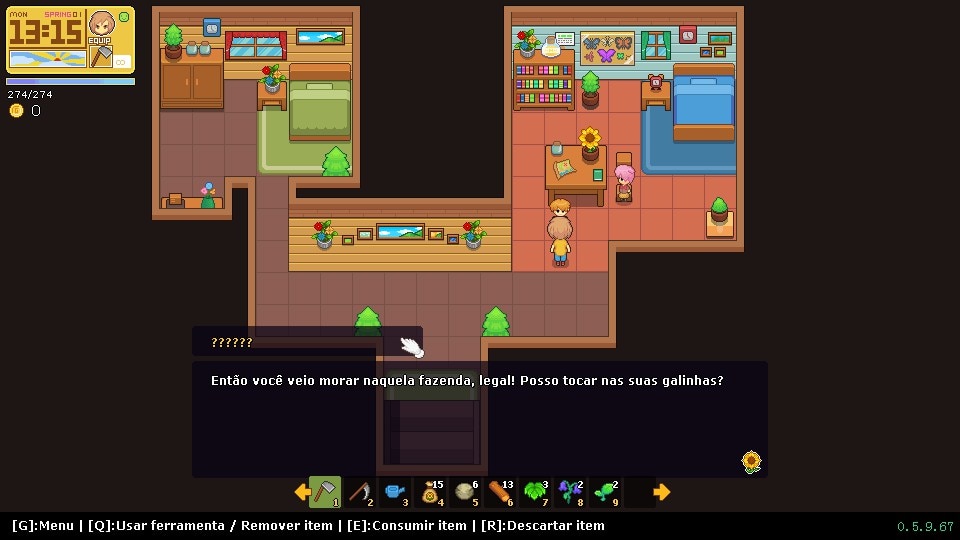Select the hoe in hotbar slot 1

click(x=325, y=492)
